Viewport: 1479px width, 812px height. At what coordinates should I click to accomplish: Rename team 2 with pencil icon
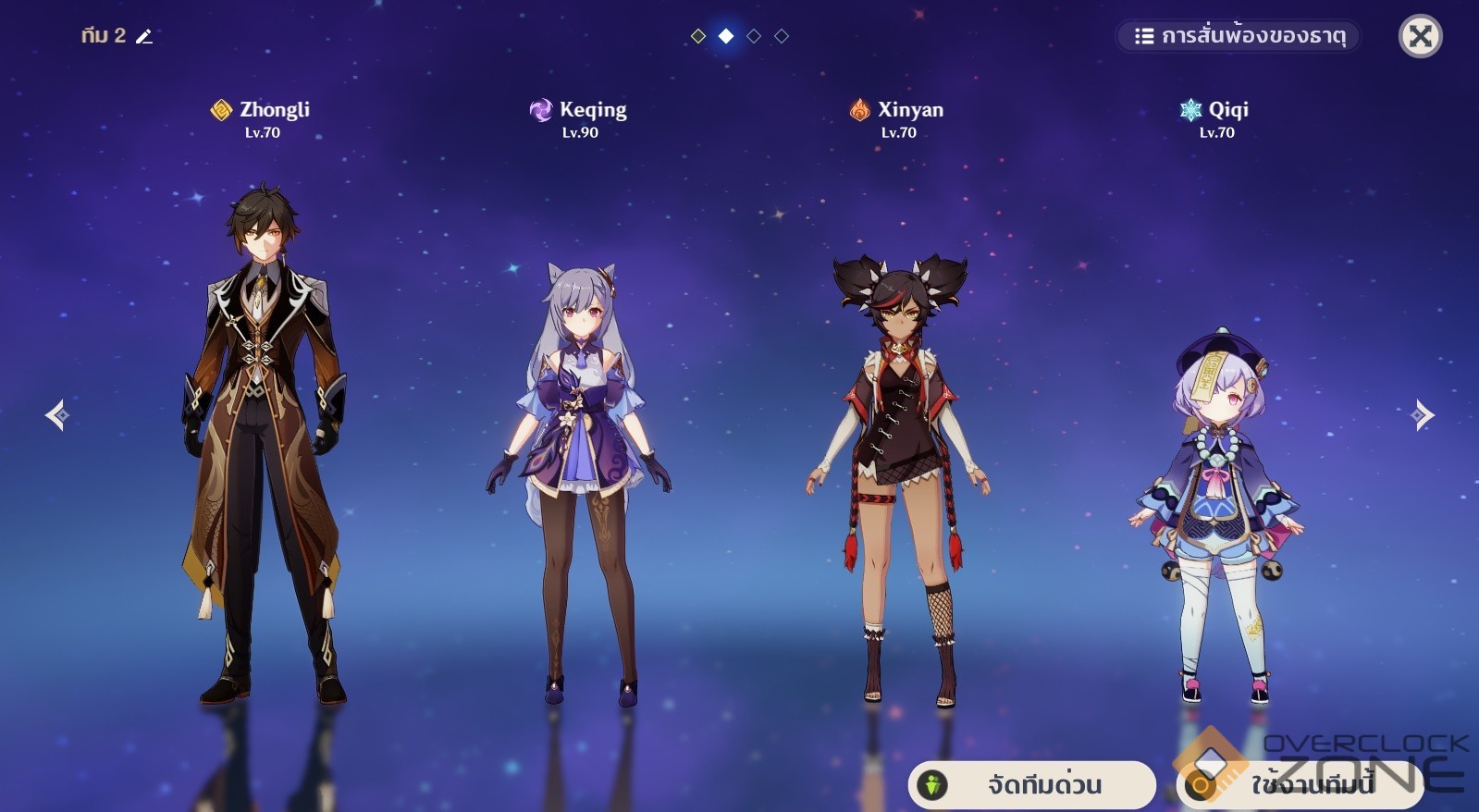(x=144, y=36)
